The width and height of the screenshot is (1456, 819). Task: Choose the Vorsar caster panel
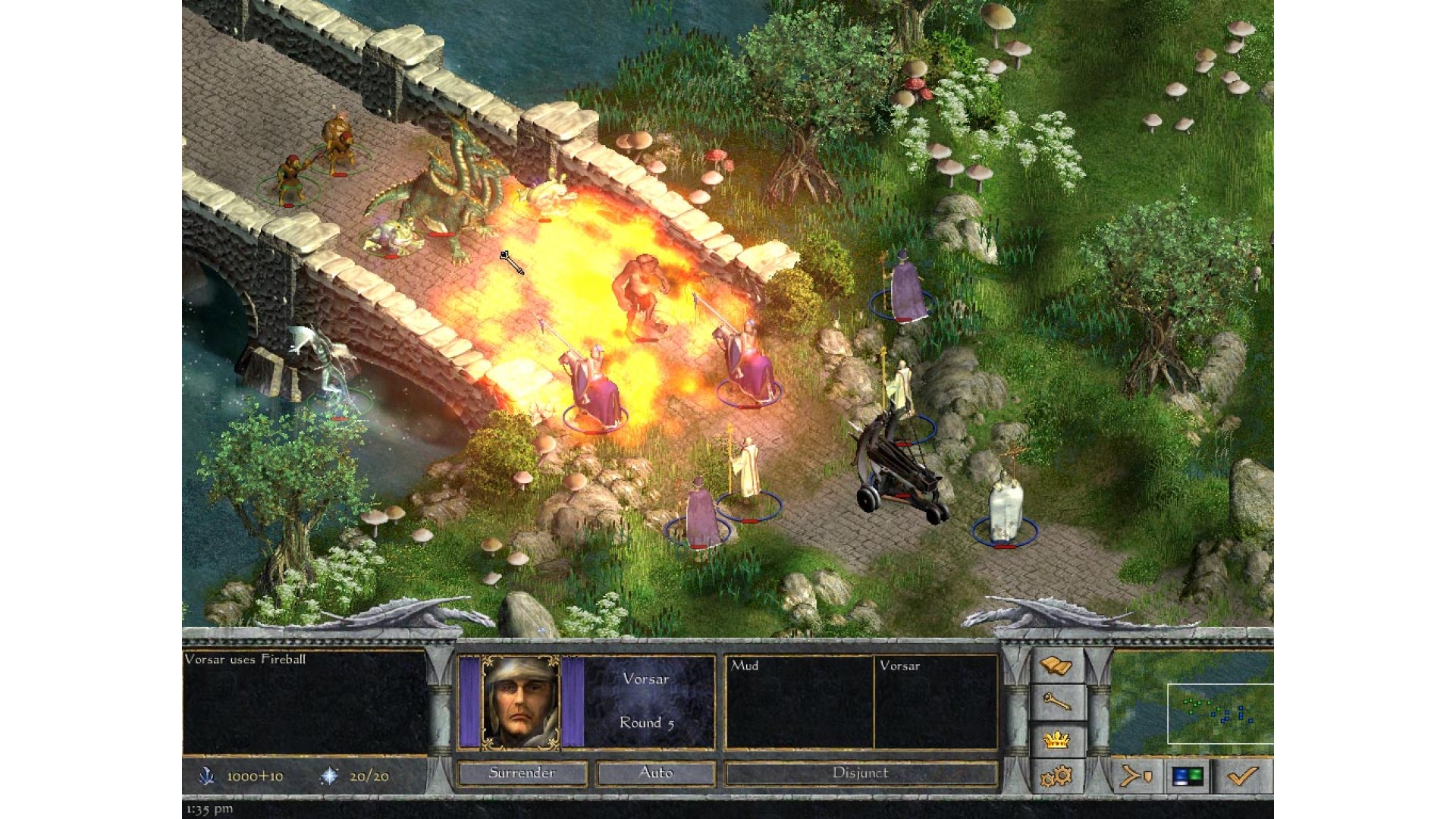(935, 701)
